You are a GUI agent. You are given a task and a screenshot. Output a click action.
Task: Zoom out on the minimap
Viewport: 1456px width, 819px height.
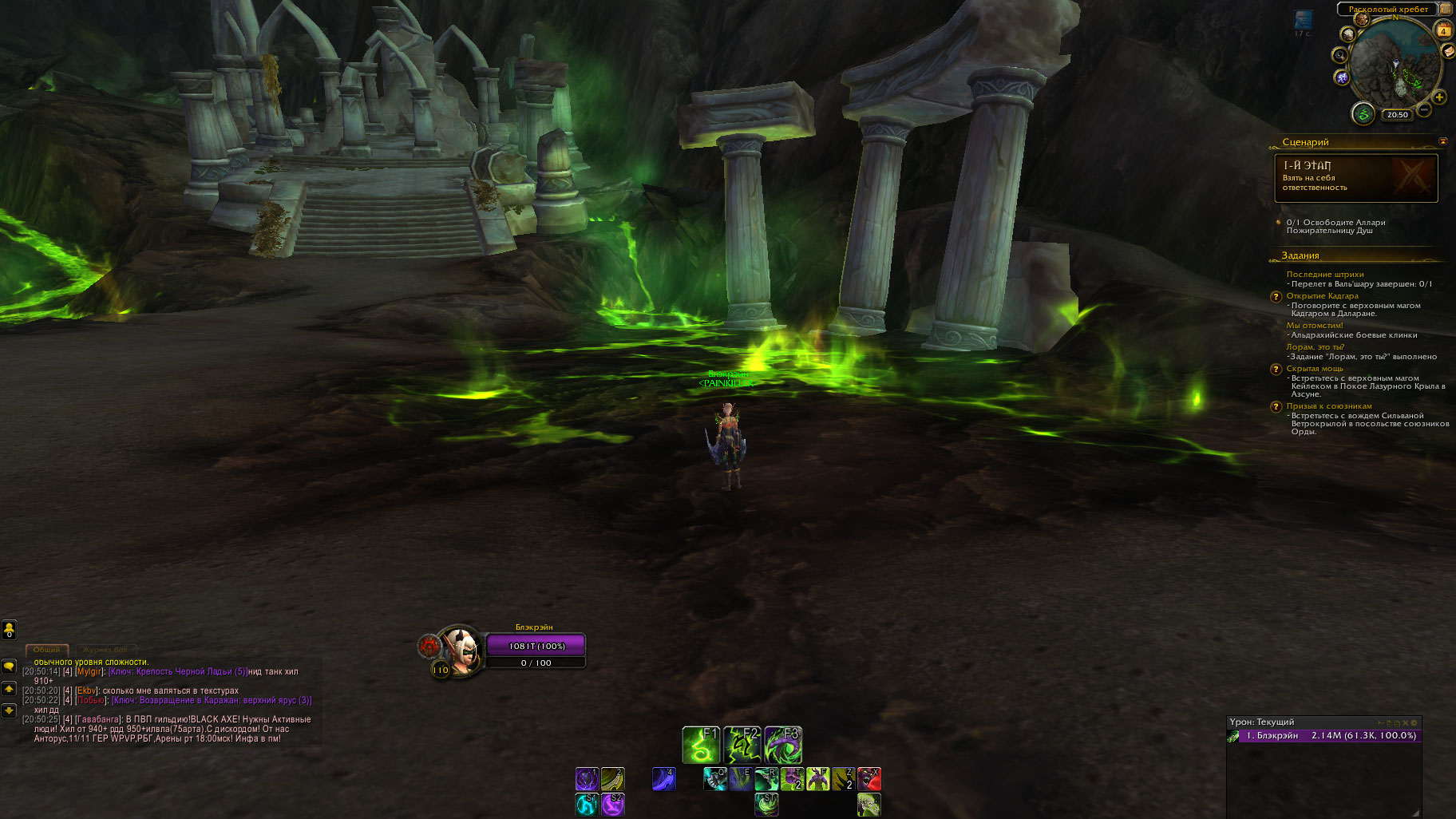click(1424, 109)
